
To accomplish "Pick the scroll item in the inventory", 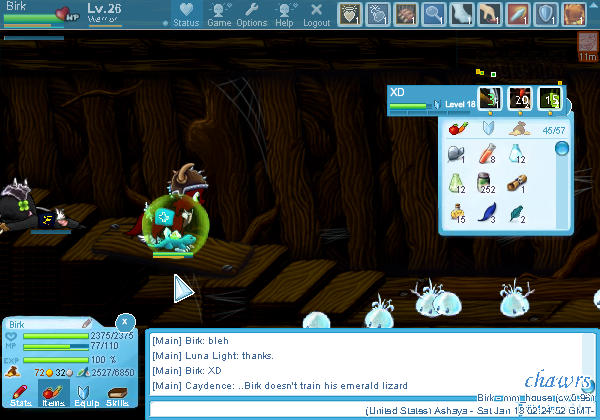I will point(517,183).
